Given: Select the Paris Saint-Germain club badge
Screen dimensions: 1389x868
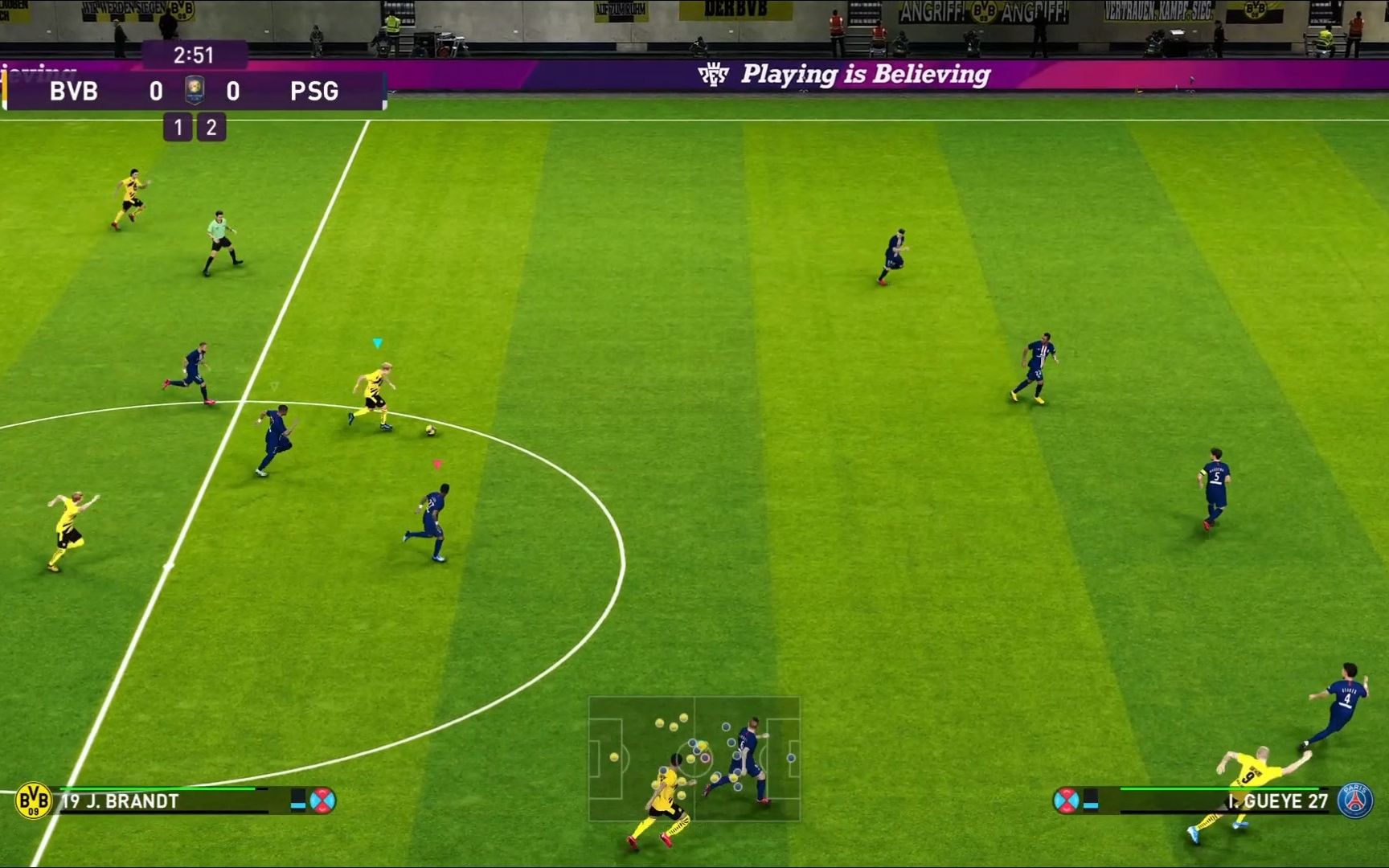Looking at the screenshot, I should tap(1355, 800).
